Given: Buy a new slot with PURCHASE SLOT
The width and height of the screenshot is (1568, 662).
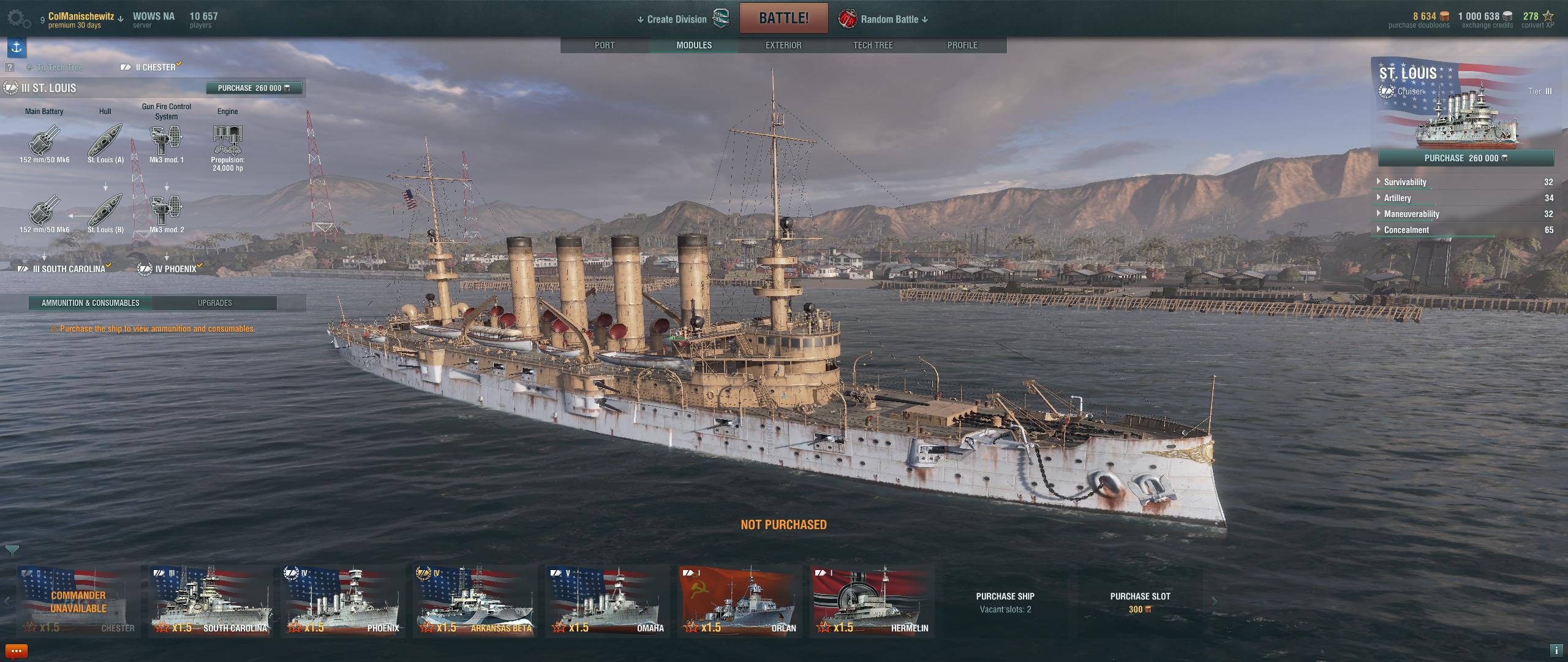Looking at the screenshot, I should [x=1140, y=601].
